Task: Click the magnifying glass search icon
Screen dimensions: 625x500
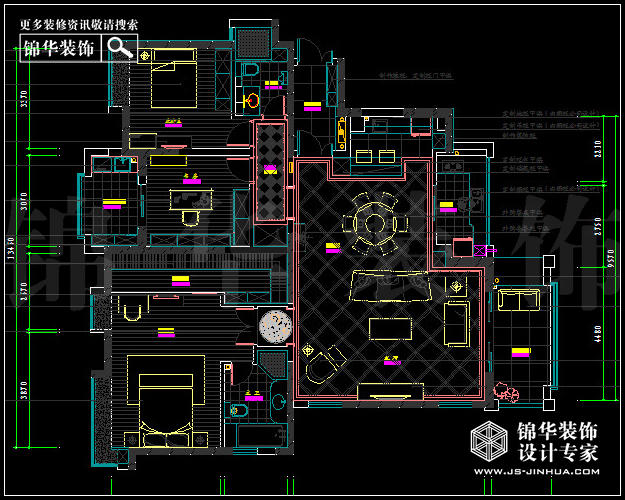Action: (120, 47)
